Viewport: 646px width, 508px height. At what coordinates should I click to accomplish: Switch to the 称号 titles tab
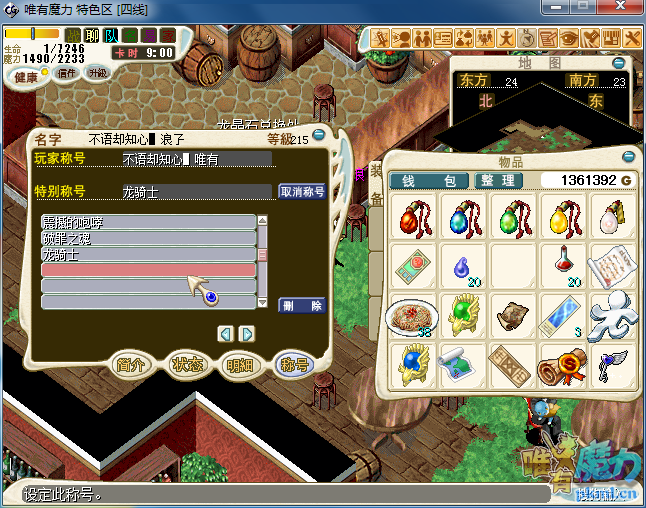coord(294,365)
